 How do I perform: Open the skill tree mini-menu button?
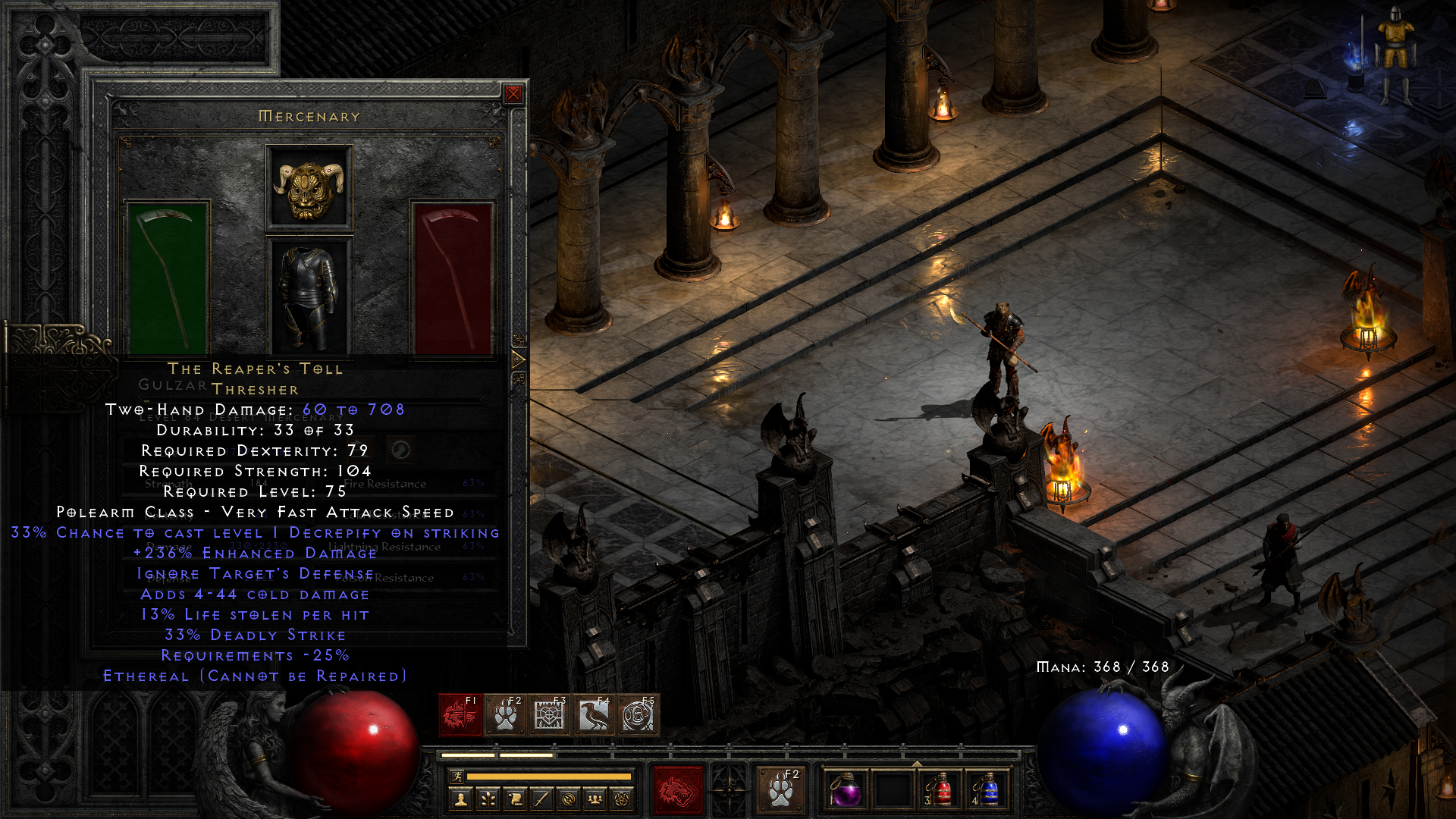[x=488, y=799]
